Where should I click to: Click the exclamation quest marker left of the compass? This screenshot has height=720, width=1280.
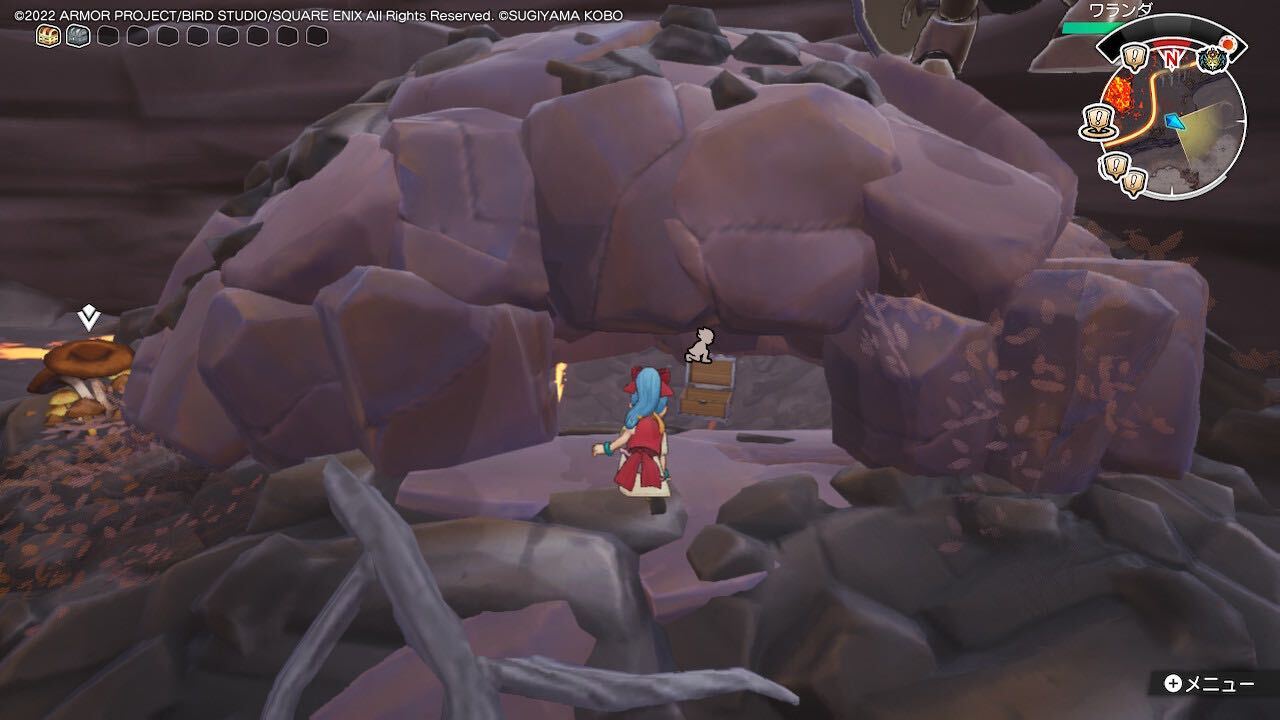1133,57
